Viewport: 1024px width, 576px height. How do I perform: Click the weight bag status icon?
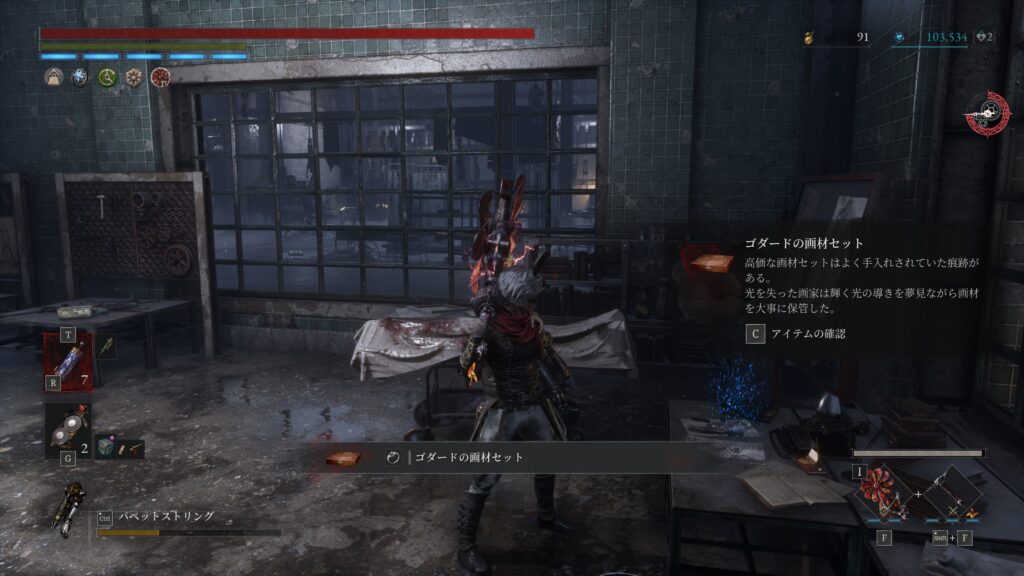pyautogui.click(x=53, y=77)
